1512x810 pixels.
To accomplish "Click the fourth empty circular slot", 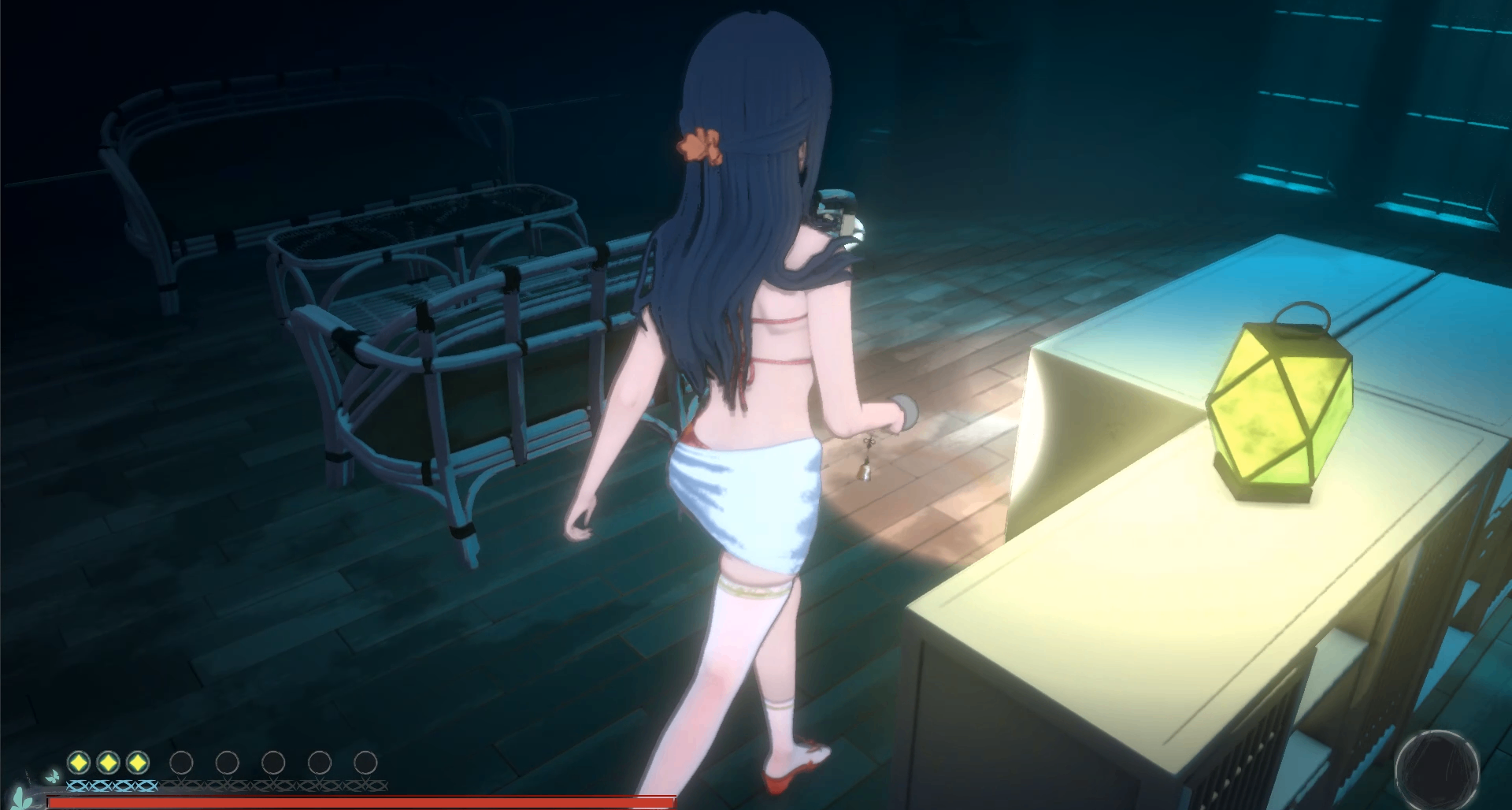I will (x=181, y=762).
